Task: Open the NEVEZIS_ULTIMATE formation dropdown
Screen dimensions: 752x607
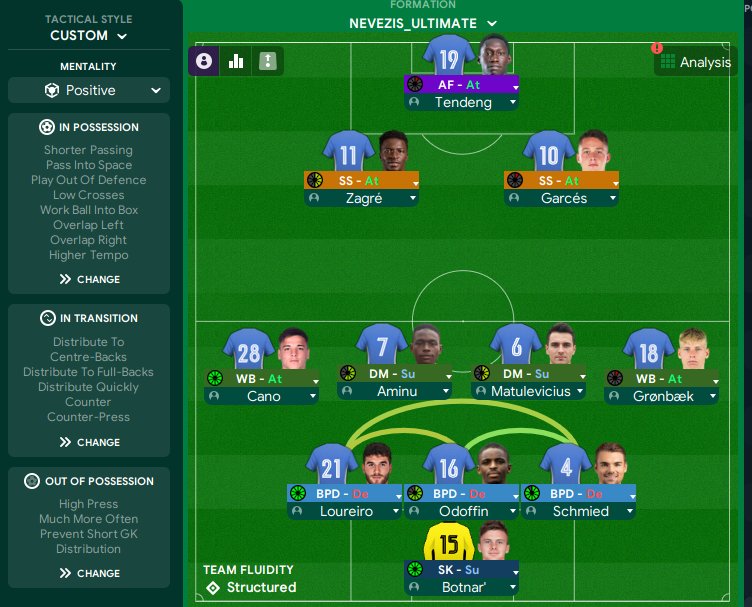Action: coord(423,23)
